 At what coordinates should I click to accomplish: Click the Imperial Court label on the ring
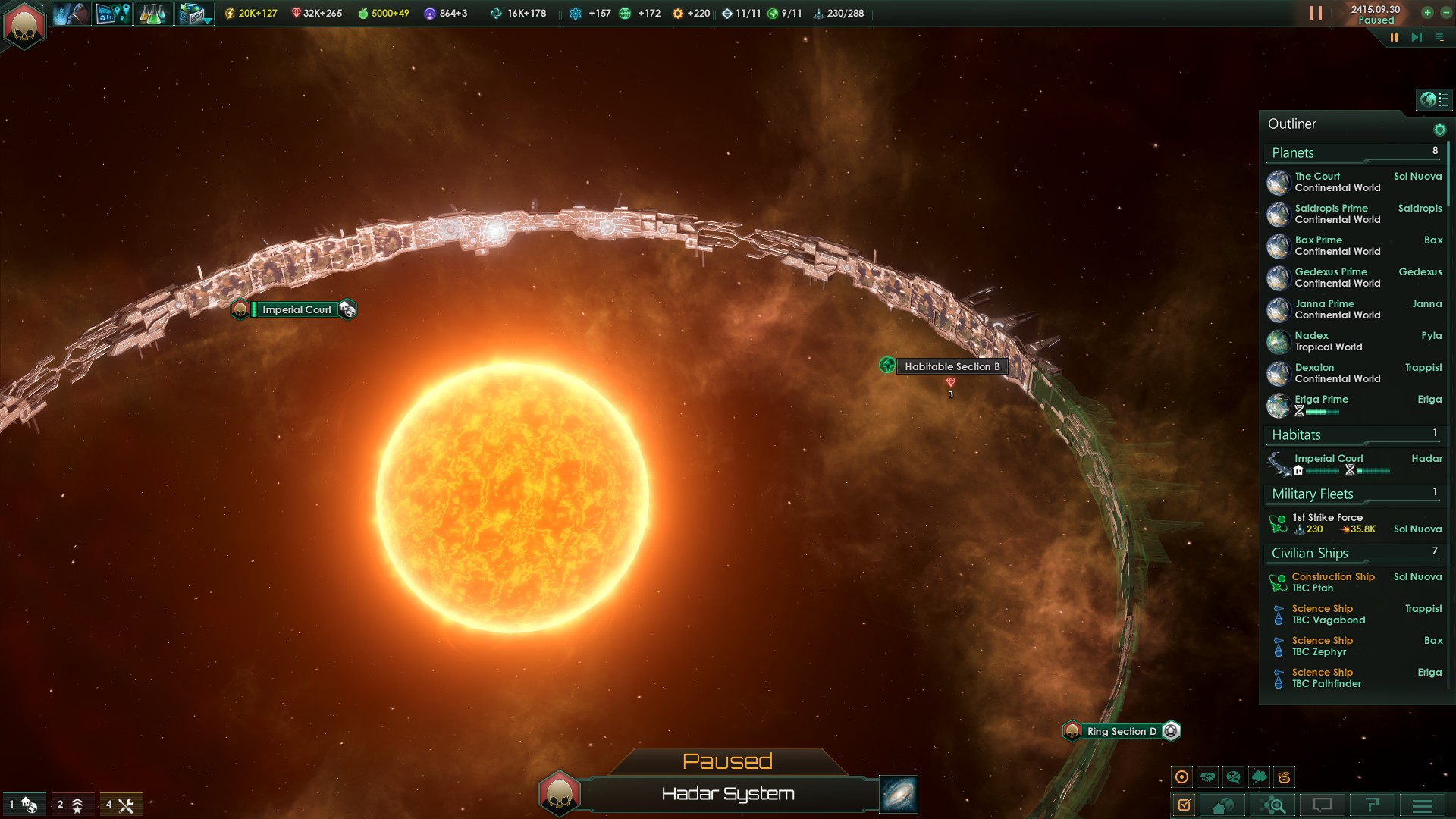pyautogui.click(x=297, y=309)
